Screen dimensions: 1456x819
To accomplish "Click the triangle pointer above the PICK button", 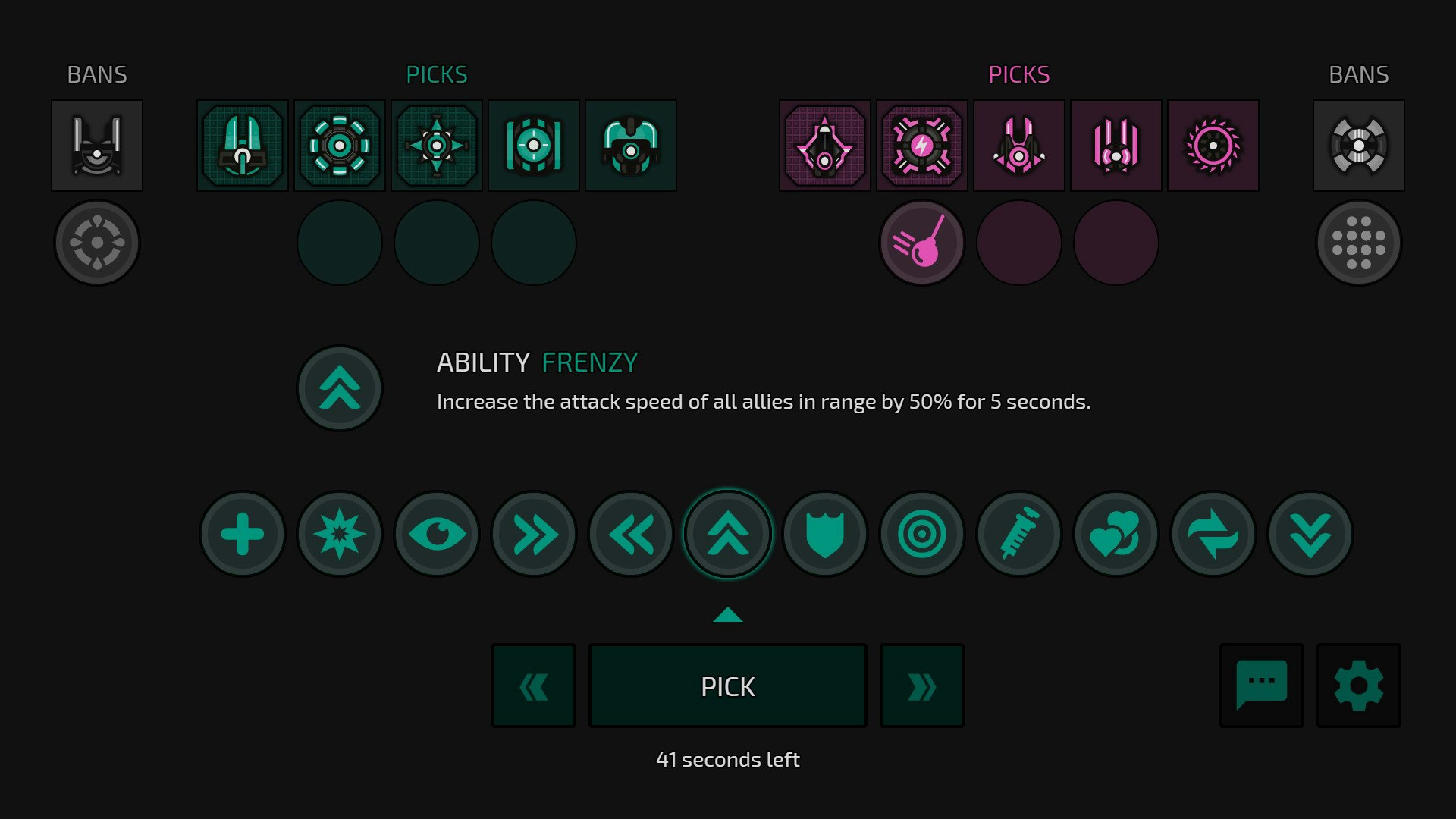I will (727, 615).
